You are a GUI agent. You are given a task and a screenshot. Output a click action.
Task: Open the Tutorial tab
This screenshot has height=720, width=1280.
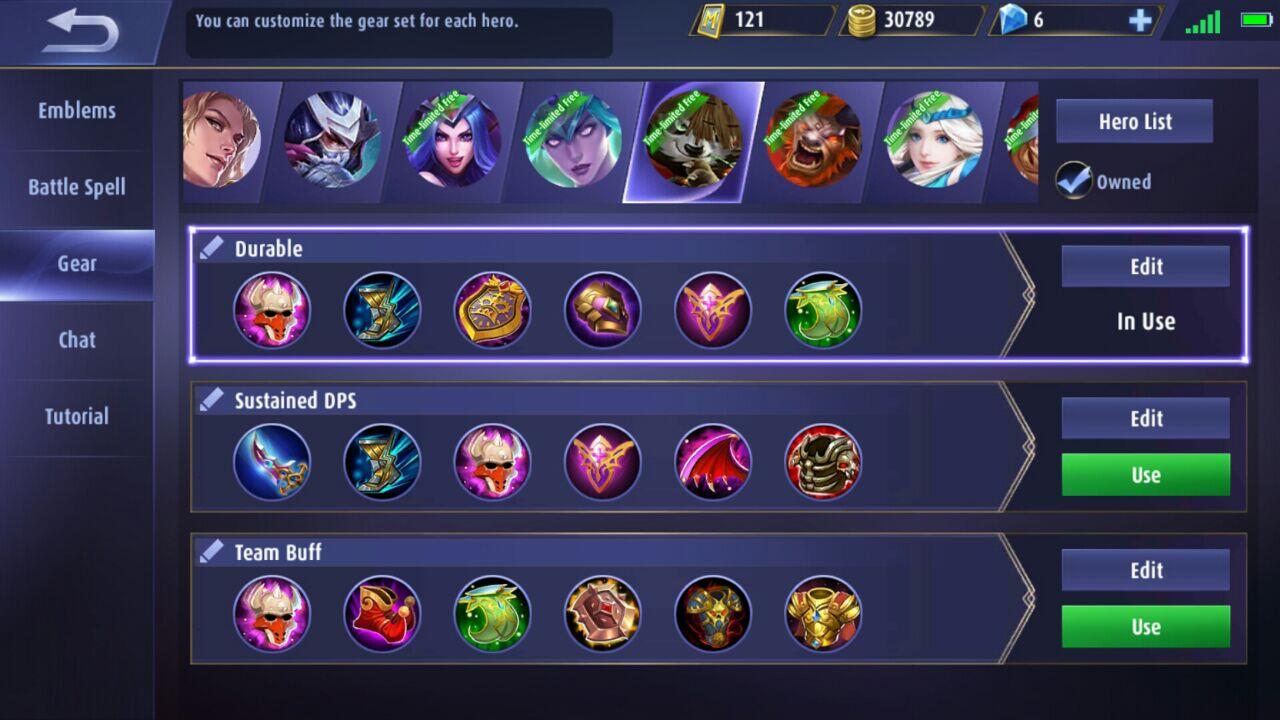(77, 416)
